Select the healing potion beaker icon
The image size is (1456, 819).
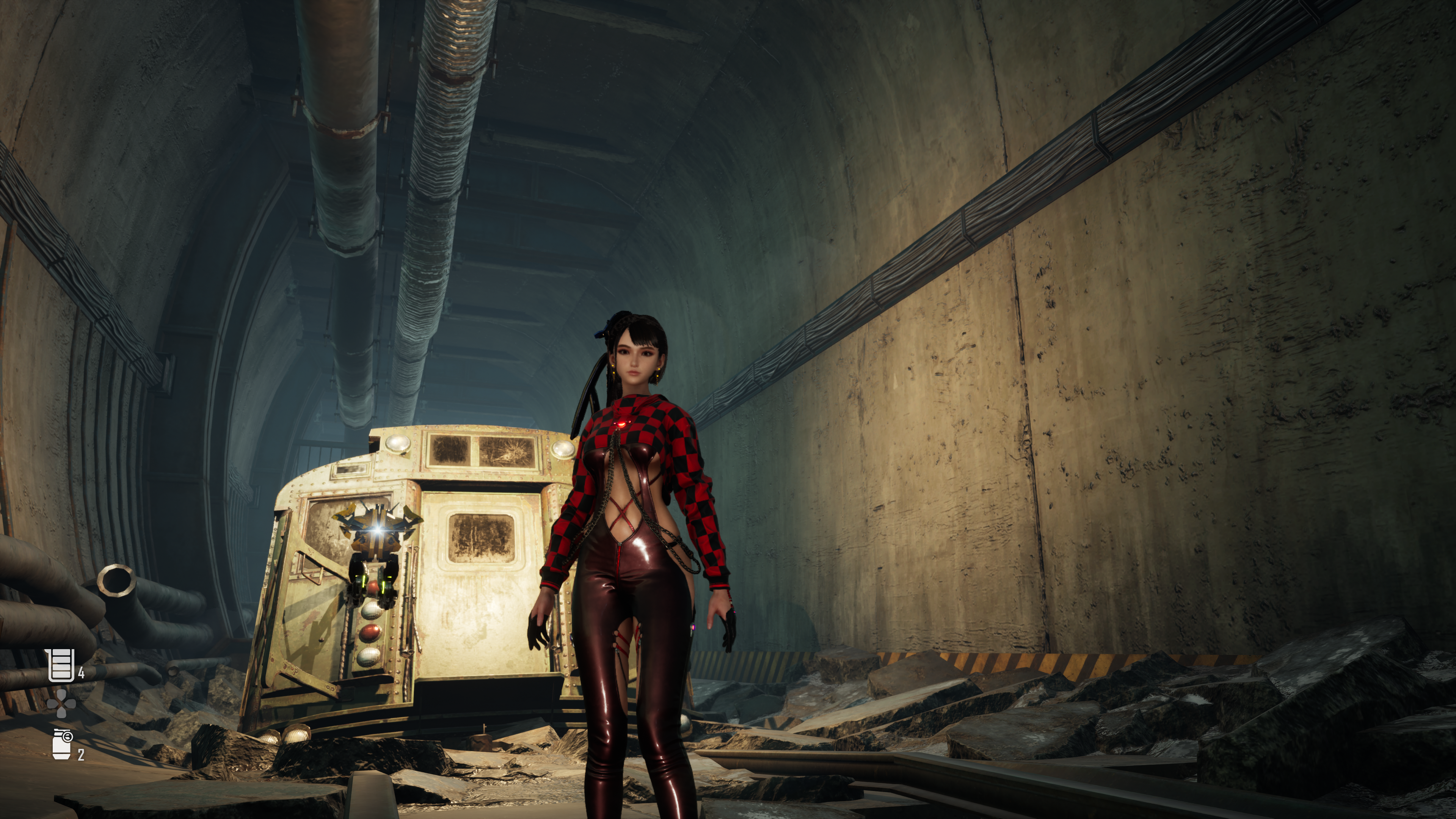(x=61, y=665)
